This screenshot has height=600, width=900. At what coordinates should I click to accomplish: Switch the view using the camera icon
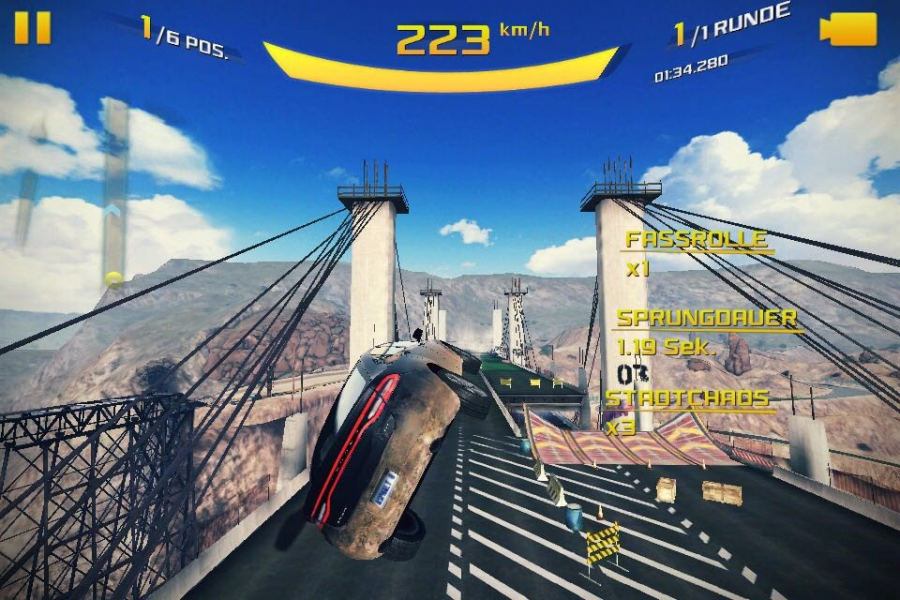click(848, 29)
